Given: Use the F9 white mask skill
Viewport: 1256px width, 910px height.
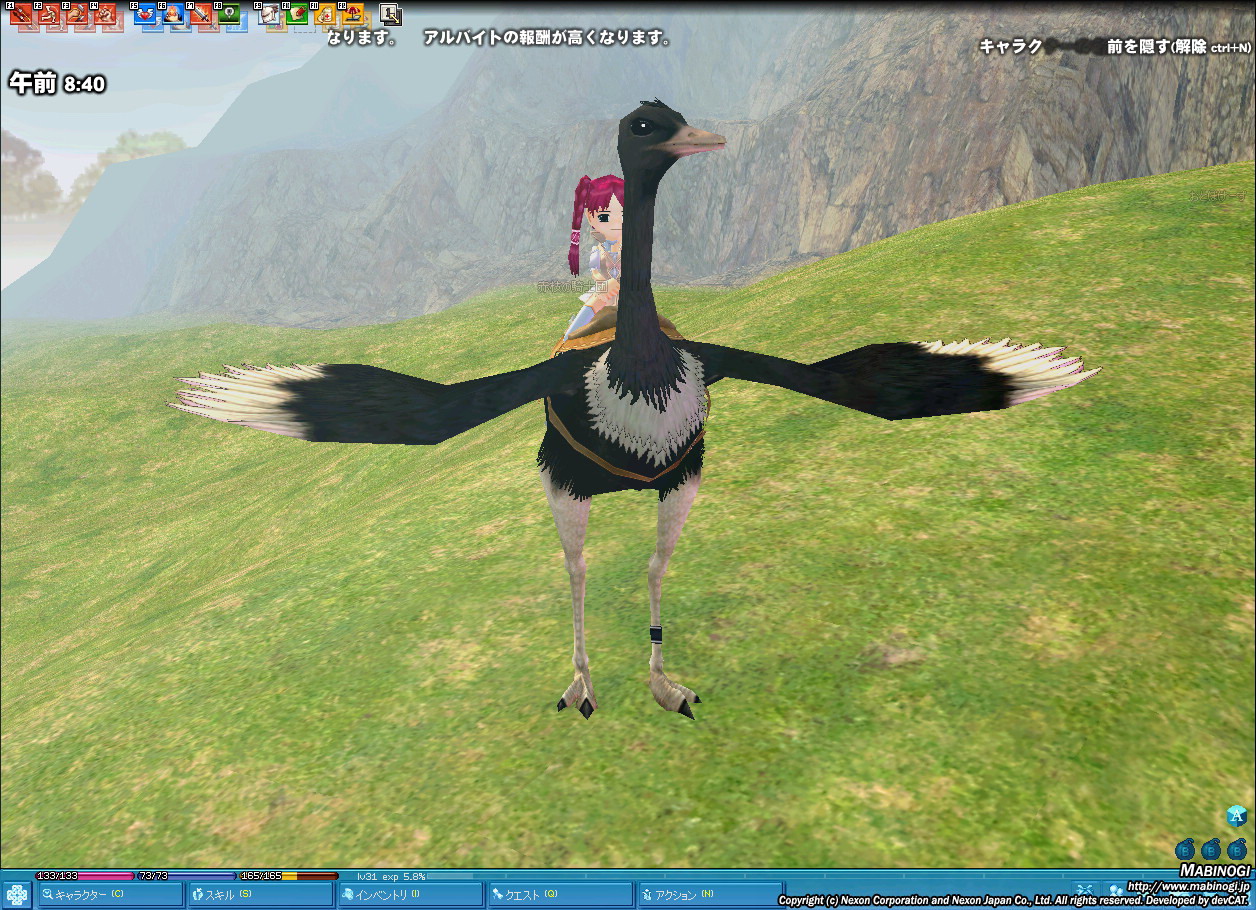Looking at the screenshot, I should coord(269,14).
